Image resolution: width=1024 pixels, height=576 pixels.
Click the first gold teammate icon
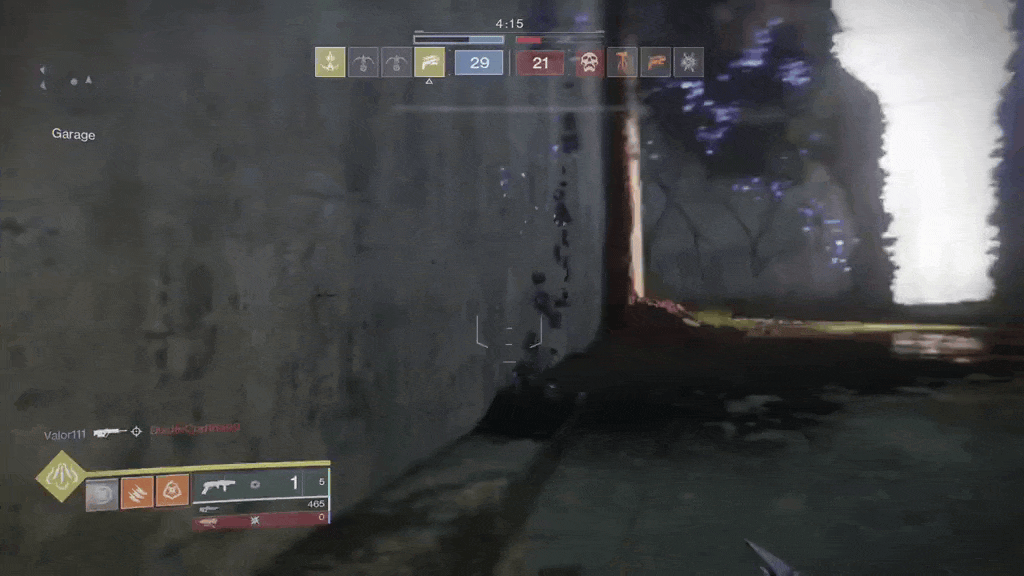coord(330,62)
